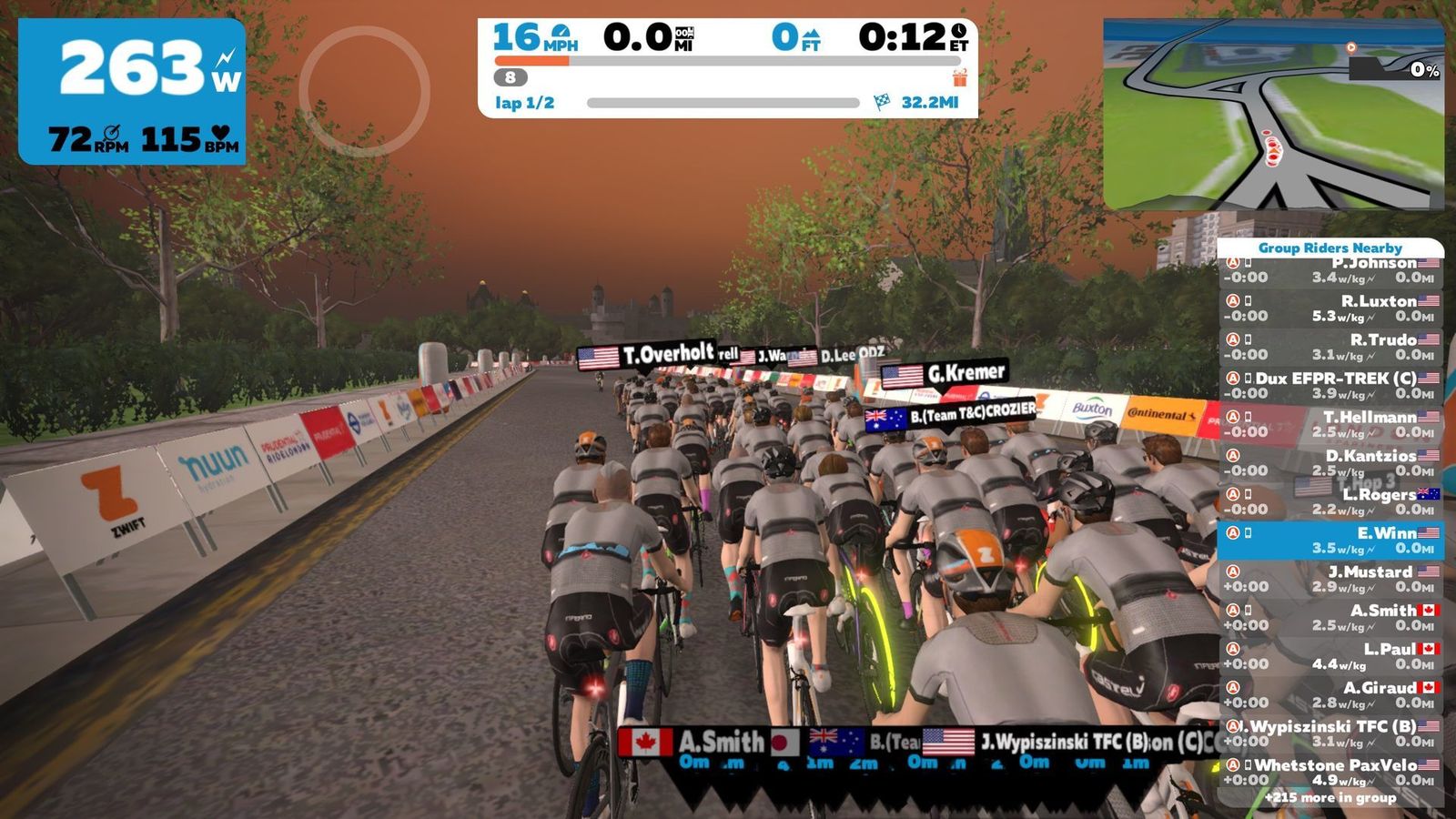1456x819 pixels.
Task: Open the route minimap
Action: 1273,115
